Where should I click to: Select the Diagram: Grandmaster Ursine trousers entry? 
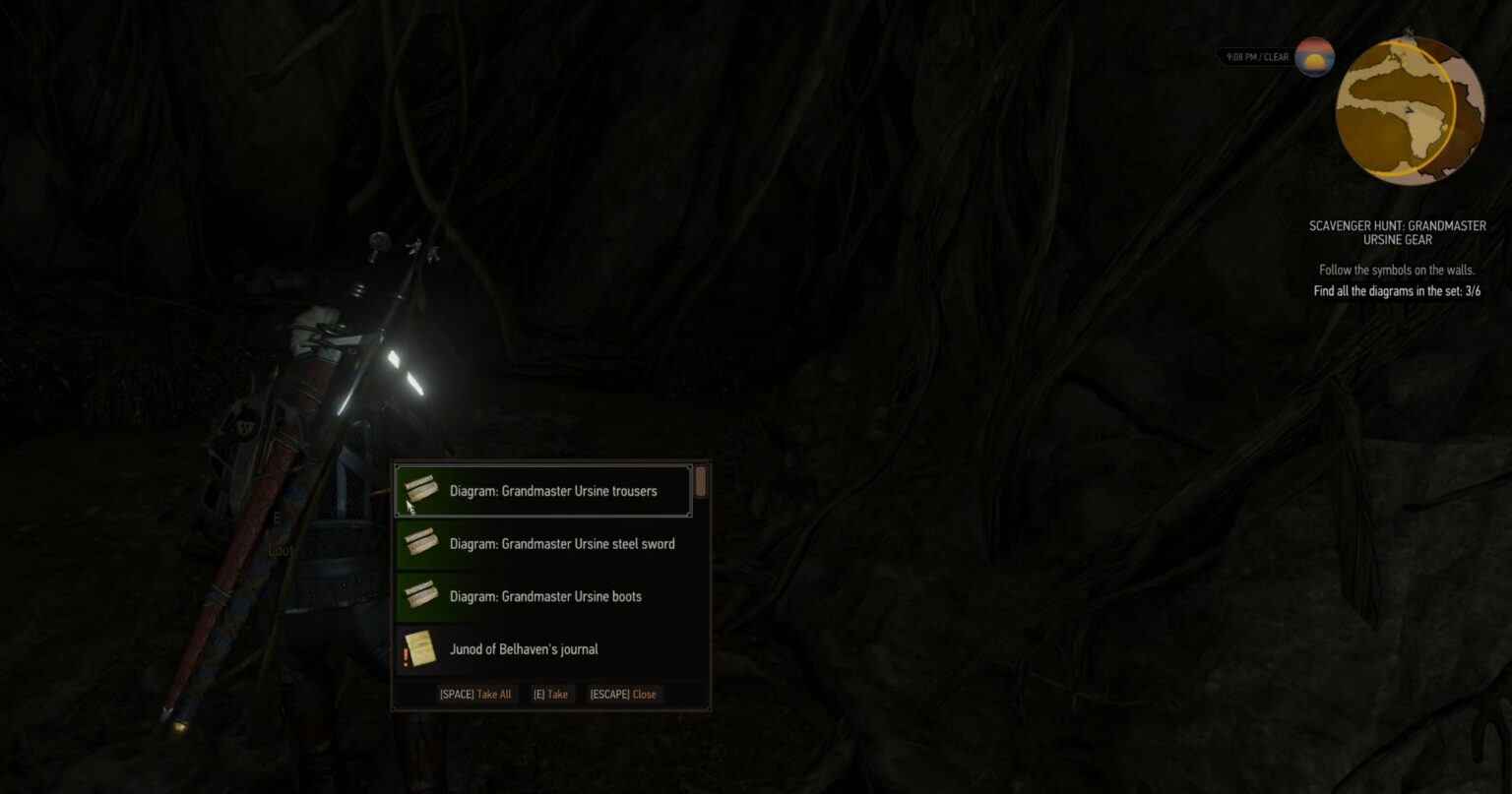tap(551, 490)
